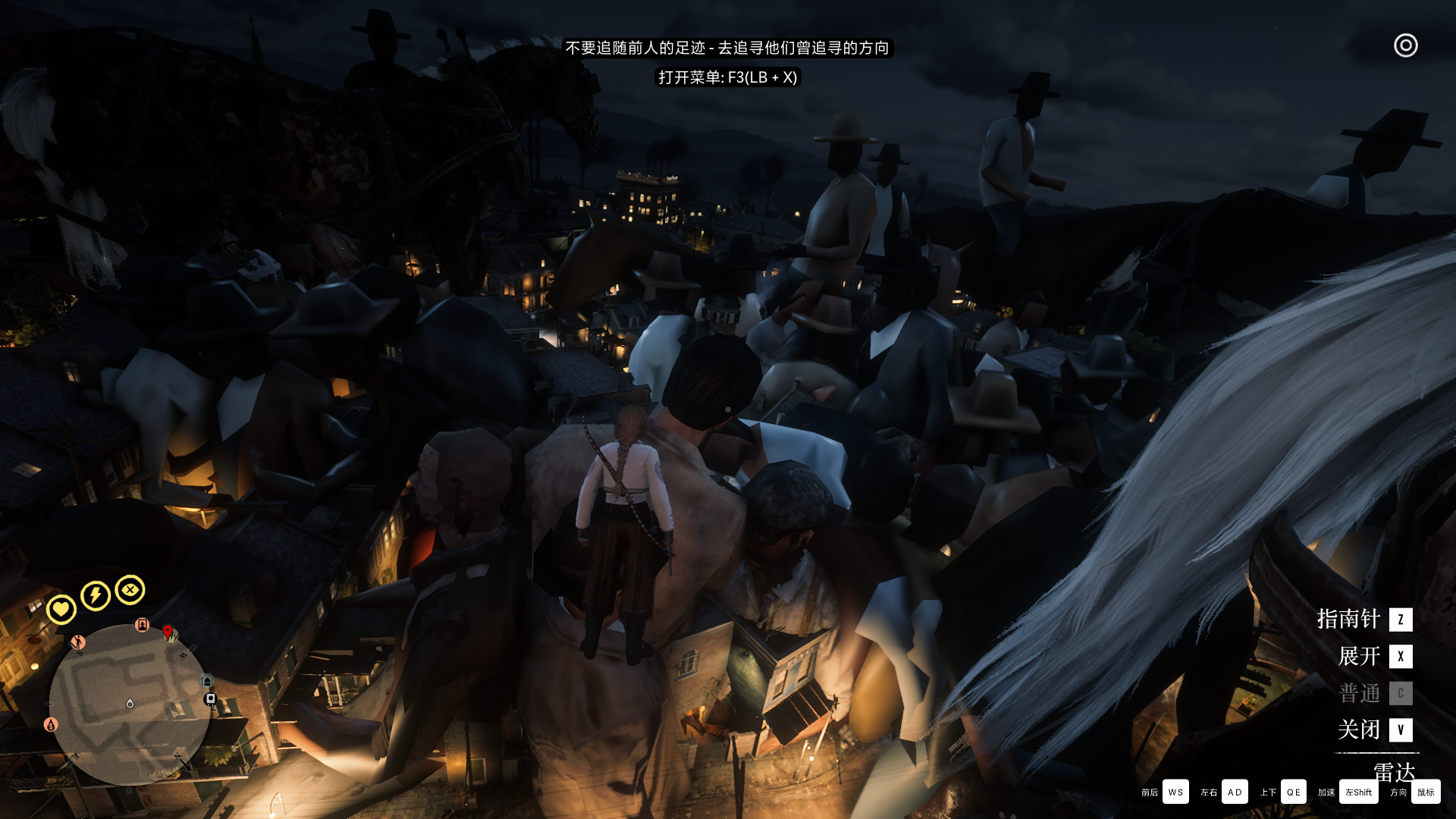Choose the dollar drop marker on minimap
The width and height of the screenshot is (1456, 819).
click(x=51, y=725)
